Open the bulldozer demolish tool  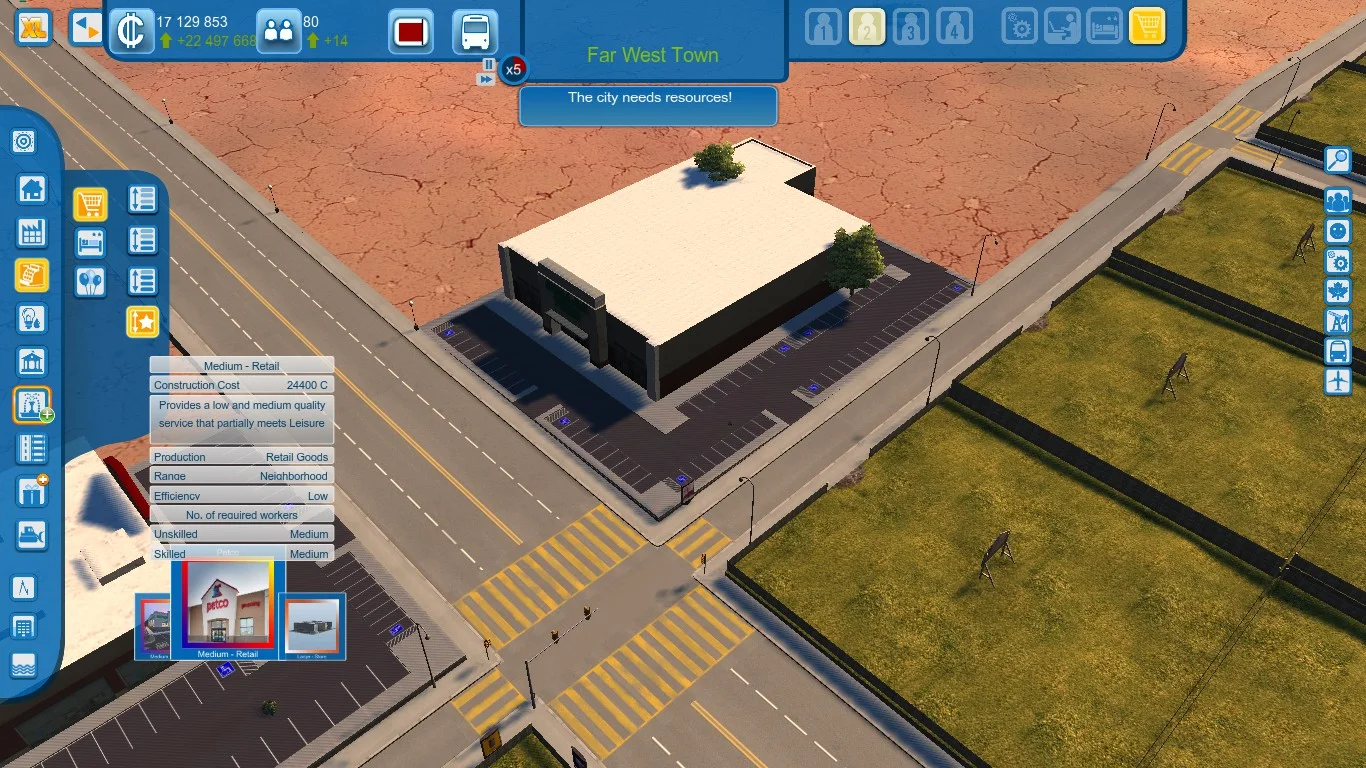[x=32, y=535]
